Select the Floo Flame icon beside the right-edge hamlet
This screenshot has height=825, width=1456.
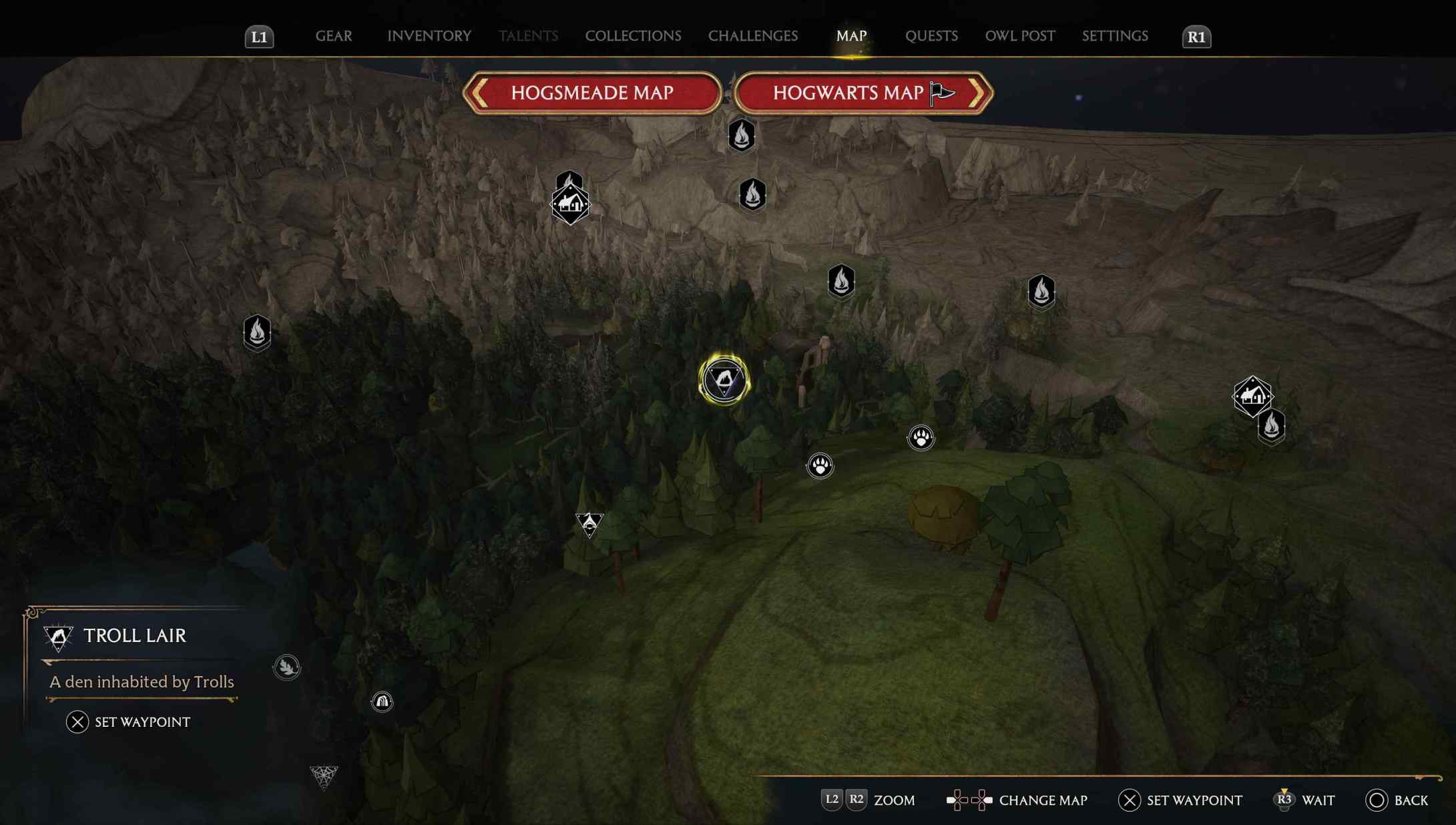coord(1270,427)
